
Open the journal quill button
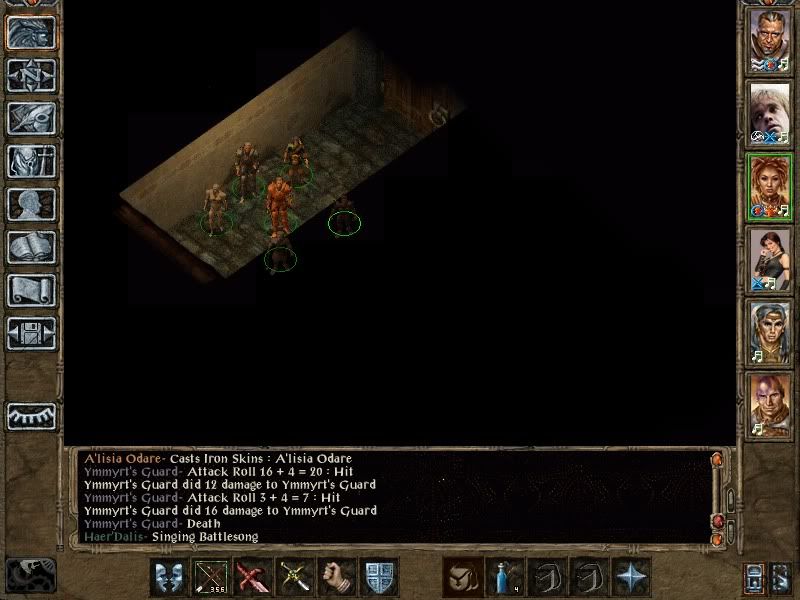[x=31, y=118]
